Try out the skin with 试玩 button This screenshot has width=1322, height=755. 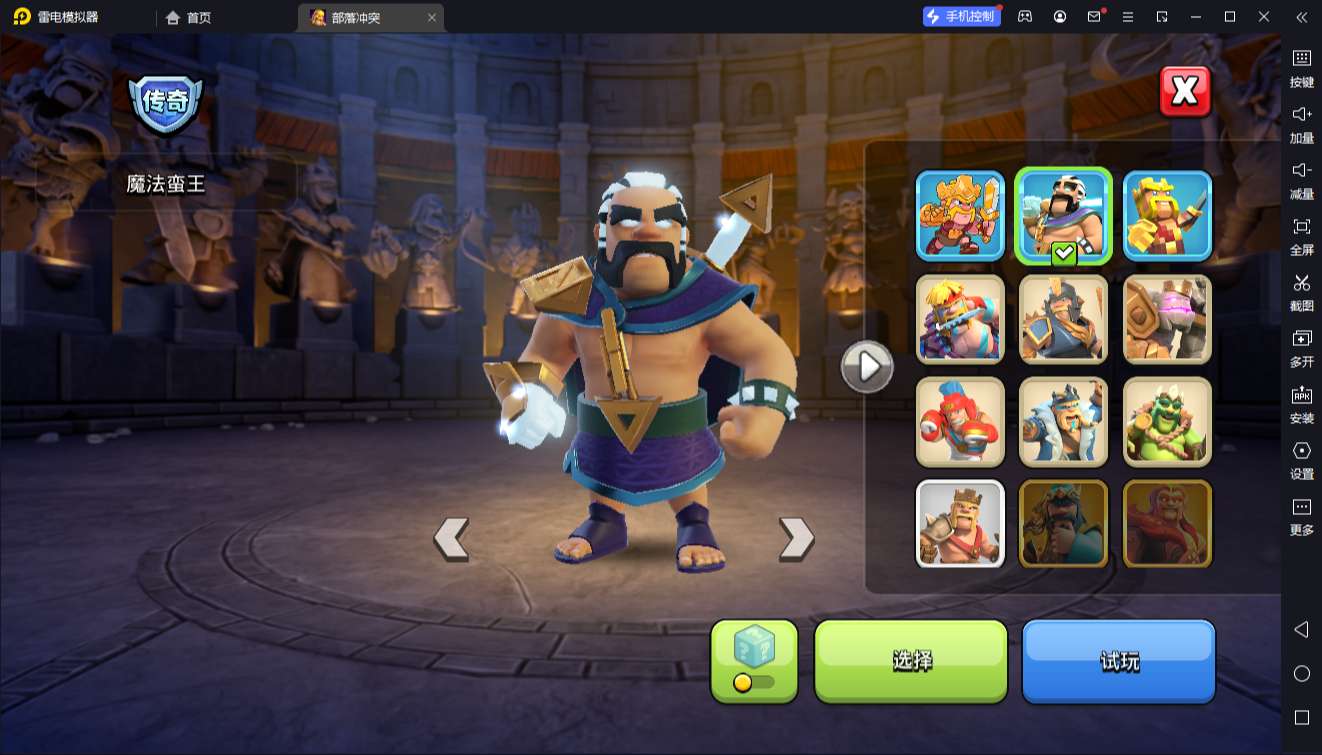(x=1118, y=660)
